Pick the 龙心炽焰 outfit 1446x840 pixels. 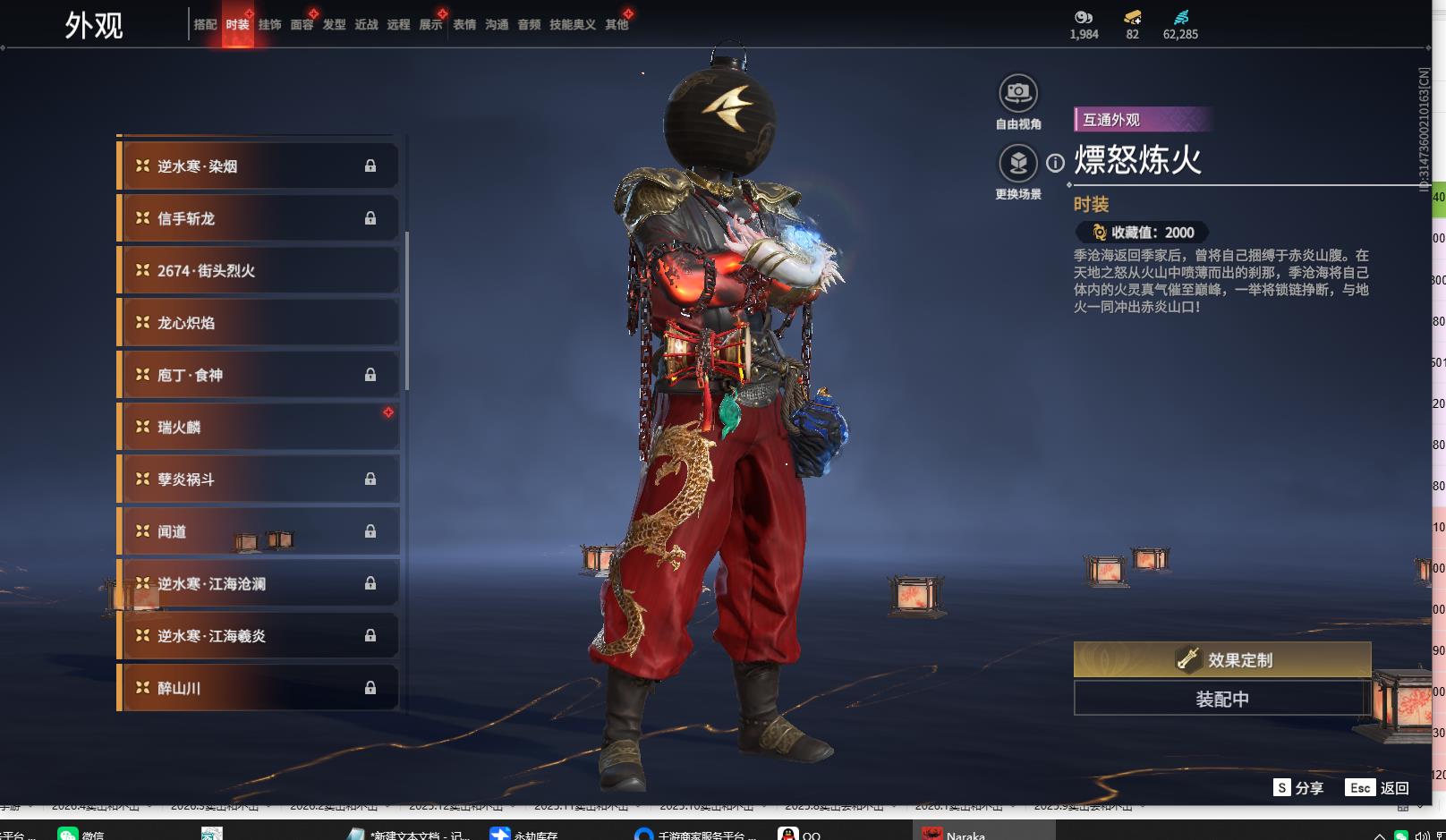(258, 323)
